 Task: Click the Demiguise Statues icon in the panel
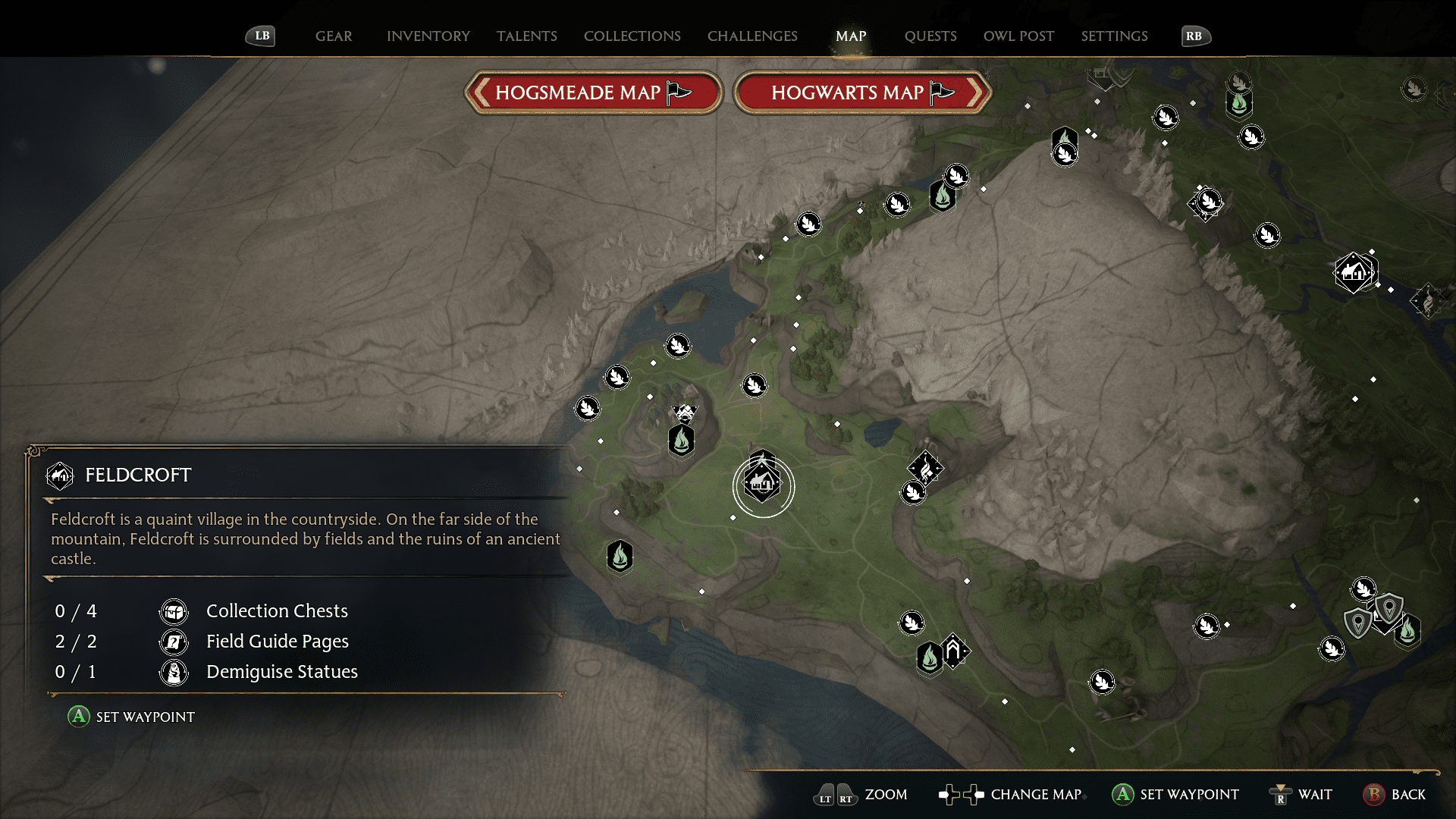click(174, 672)
